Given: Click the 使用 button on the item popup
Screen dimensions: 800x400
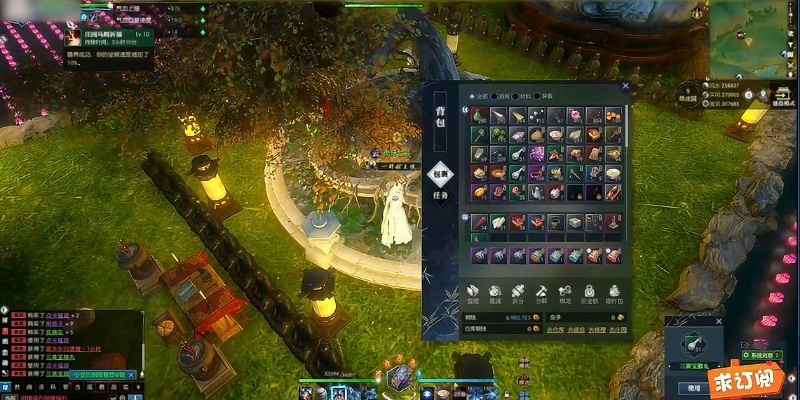Looking at the screenshot, I should (x=691, y=386).
